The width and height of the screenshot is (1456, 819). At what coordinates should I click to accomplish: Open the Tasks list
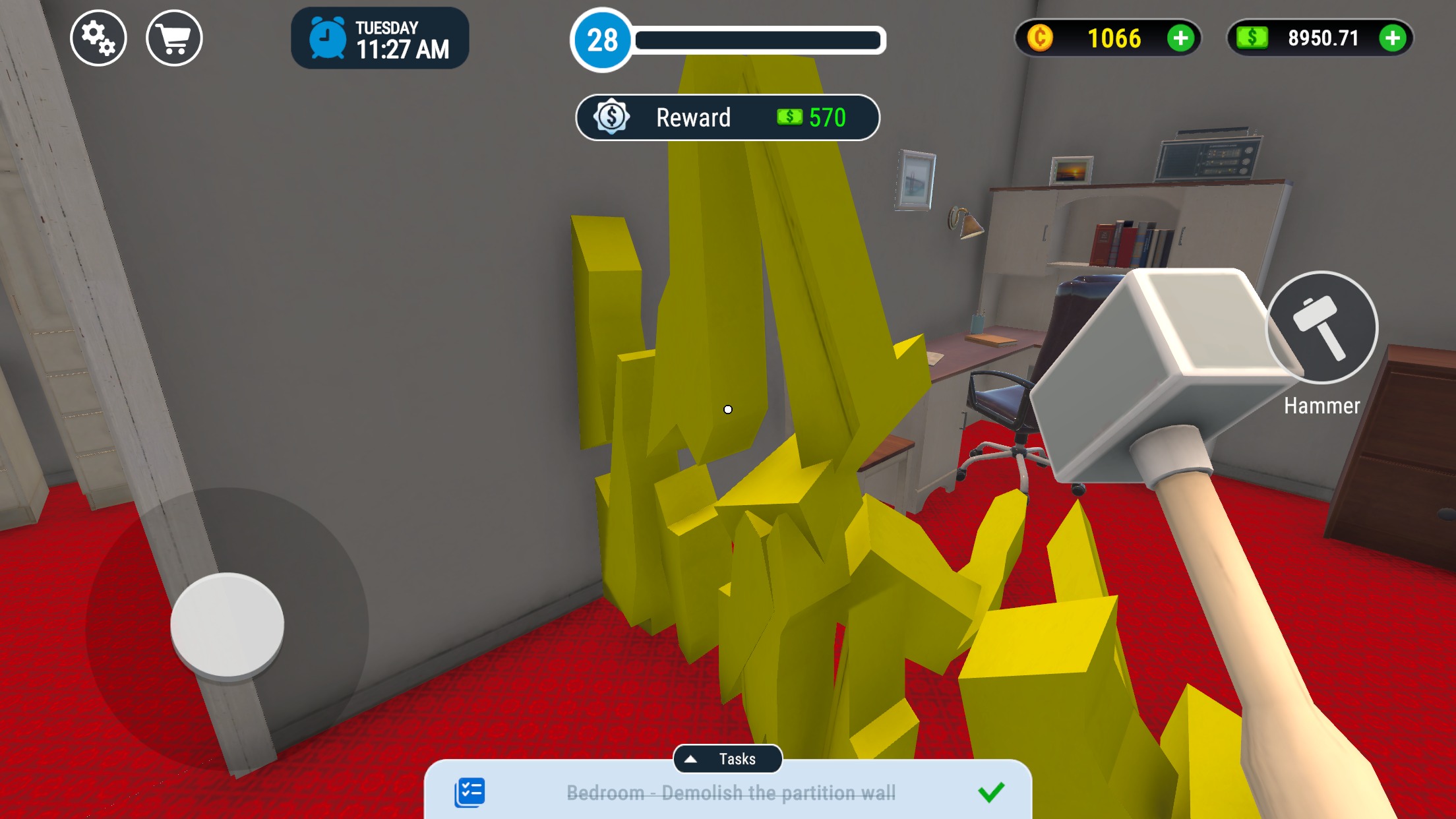pos(728,759)
